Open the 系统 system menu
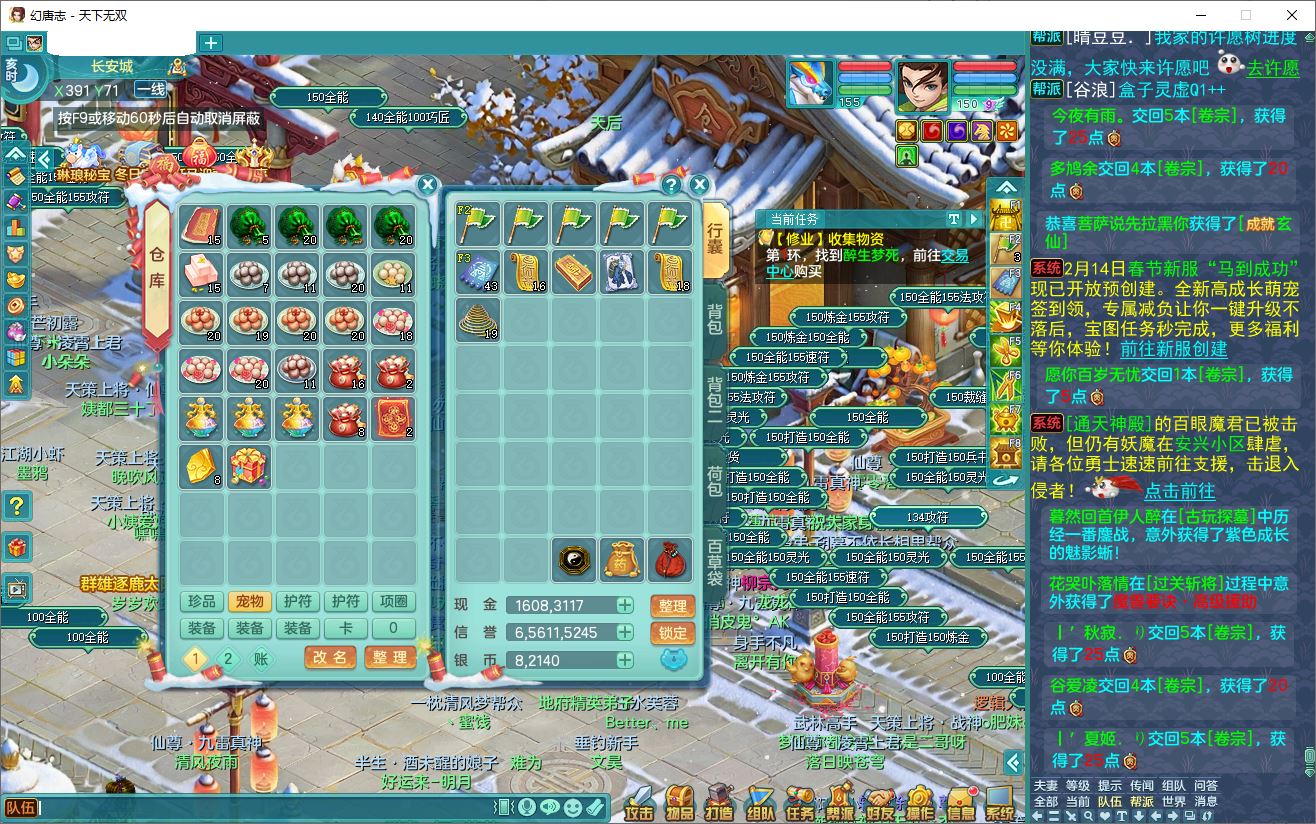This screenshot has height=824, width=1316. (999, 802)
